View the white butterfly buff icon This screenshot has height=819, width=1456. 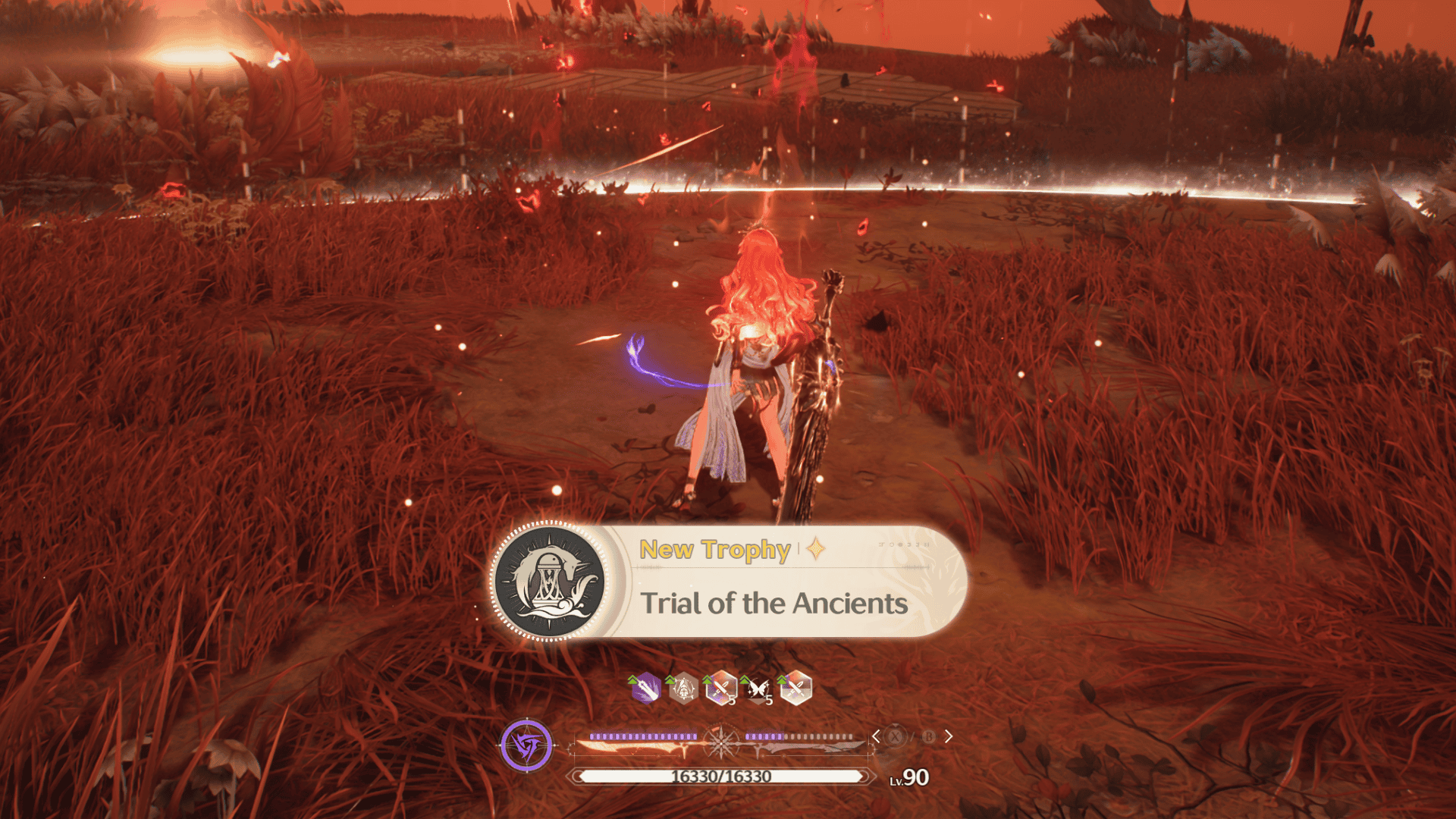pos(758,689)
